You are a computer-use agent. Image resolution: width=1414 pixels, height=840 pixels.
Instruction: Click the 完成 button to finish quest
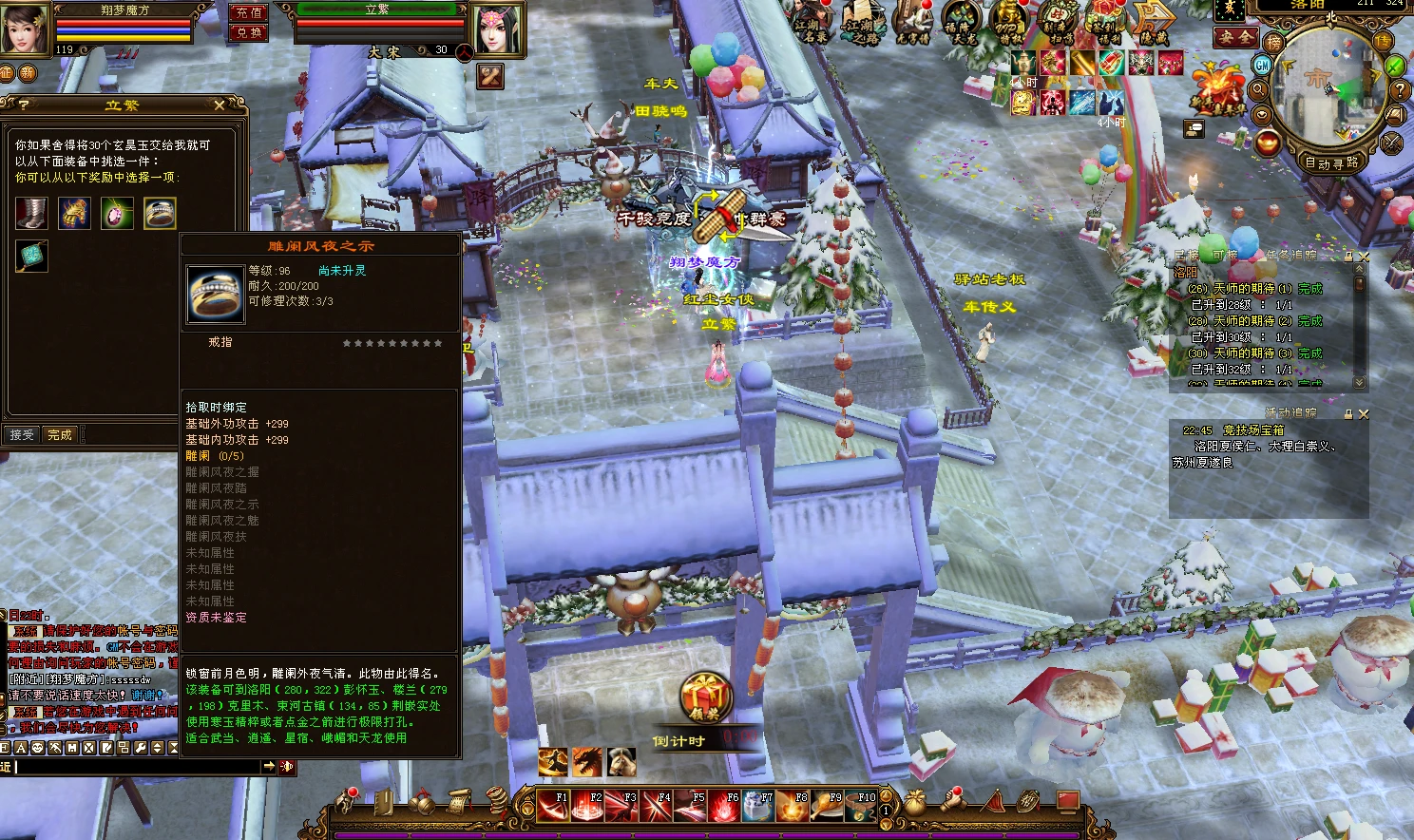tap(60, 434)
